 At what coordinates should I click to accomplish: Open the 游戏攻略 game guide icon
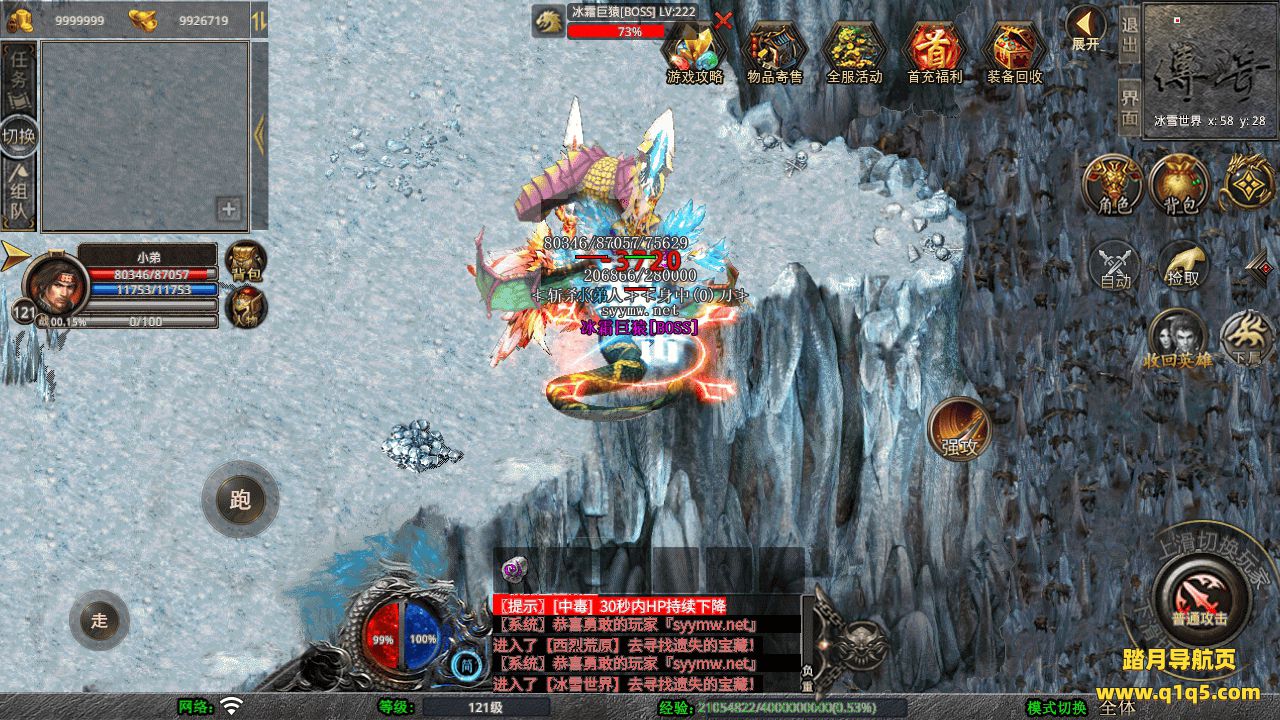(x=695, y=50)
